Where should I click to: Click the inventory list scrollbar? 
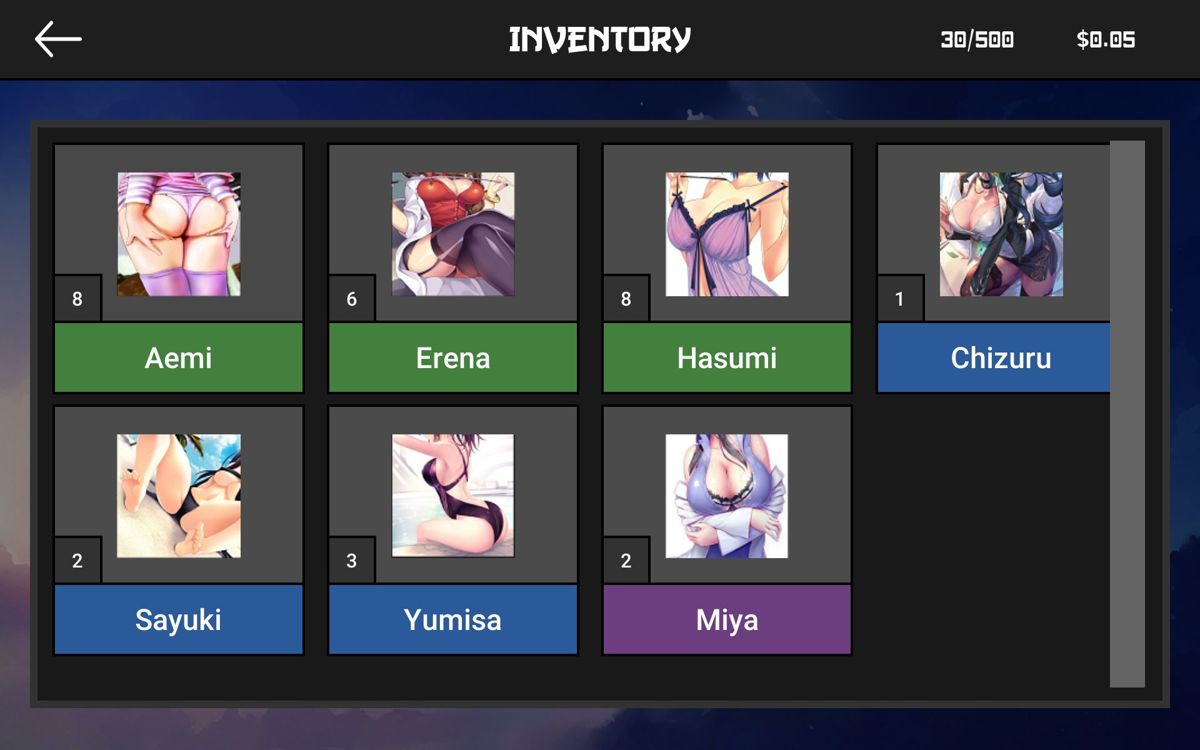click(x=1127, y=414)
